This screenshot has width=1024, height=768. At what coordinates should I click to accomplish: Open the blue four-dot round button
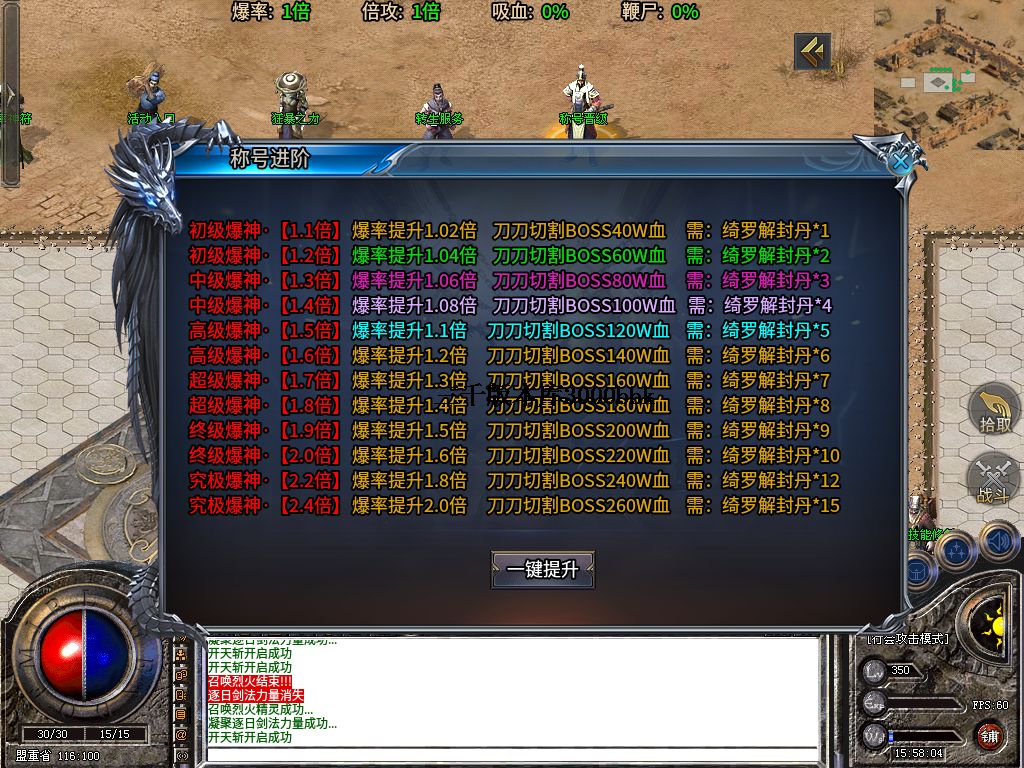[956, 549]
